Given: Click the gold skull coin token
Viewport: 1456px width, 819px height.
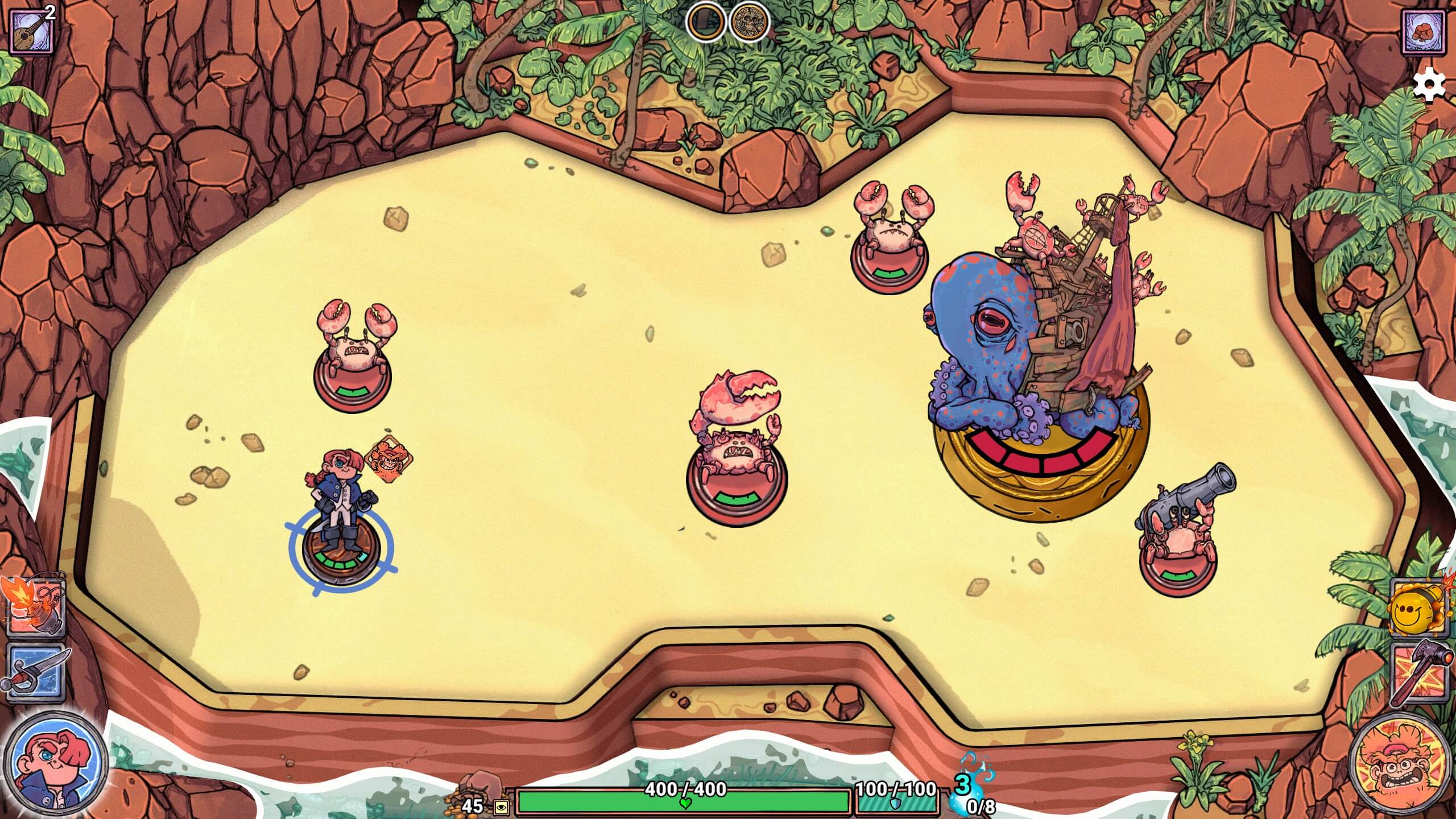Looking at the screenshot, I should pos(749,23).
